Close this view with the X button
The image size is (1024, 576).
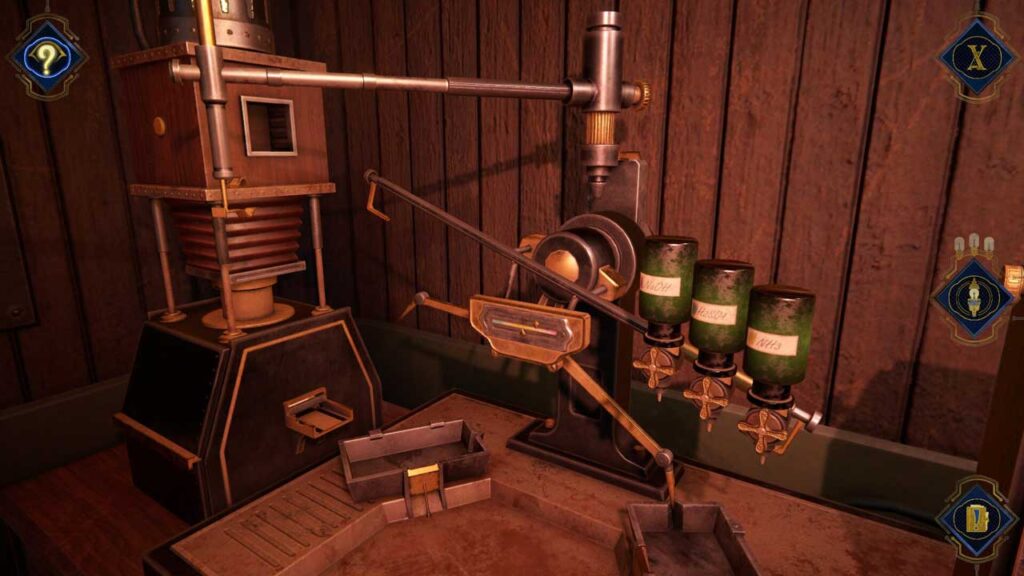pyautogui.click(x=975, y=56)
